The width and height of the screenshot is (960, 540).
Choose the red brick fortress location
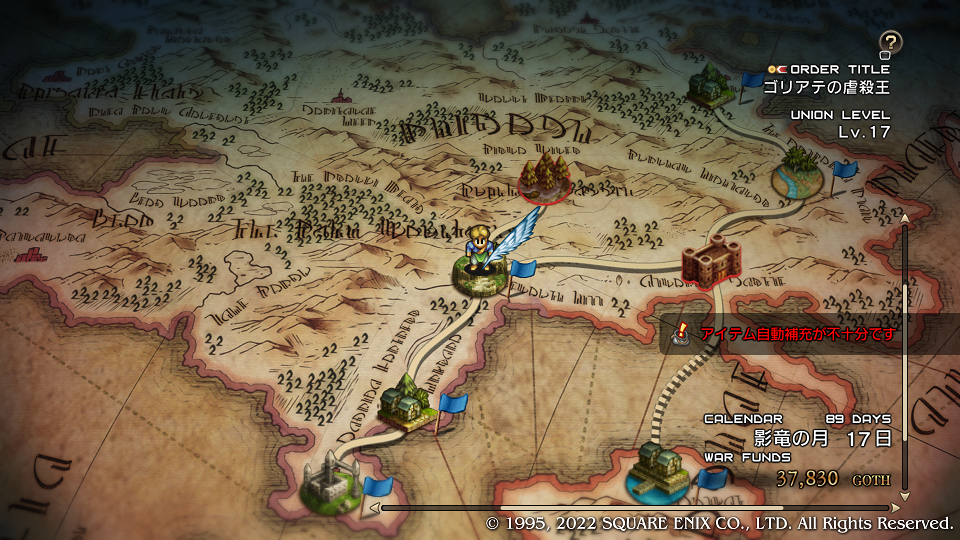coord(710,262)
